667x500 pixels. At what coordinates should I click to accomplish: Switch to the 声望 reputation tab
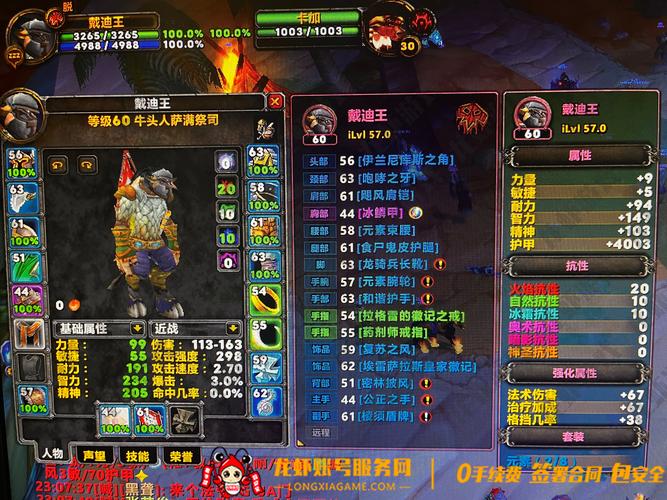tap(93, 455)
